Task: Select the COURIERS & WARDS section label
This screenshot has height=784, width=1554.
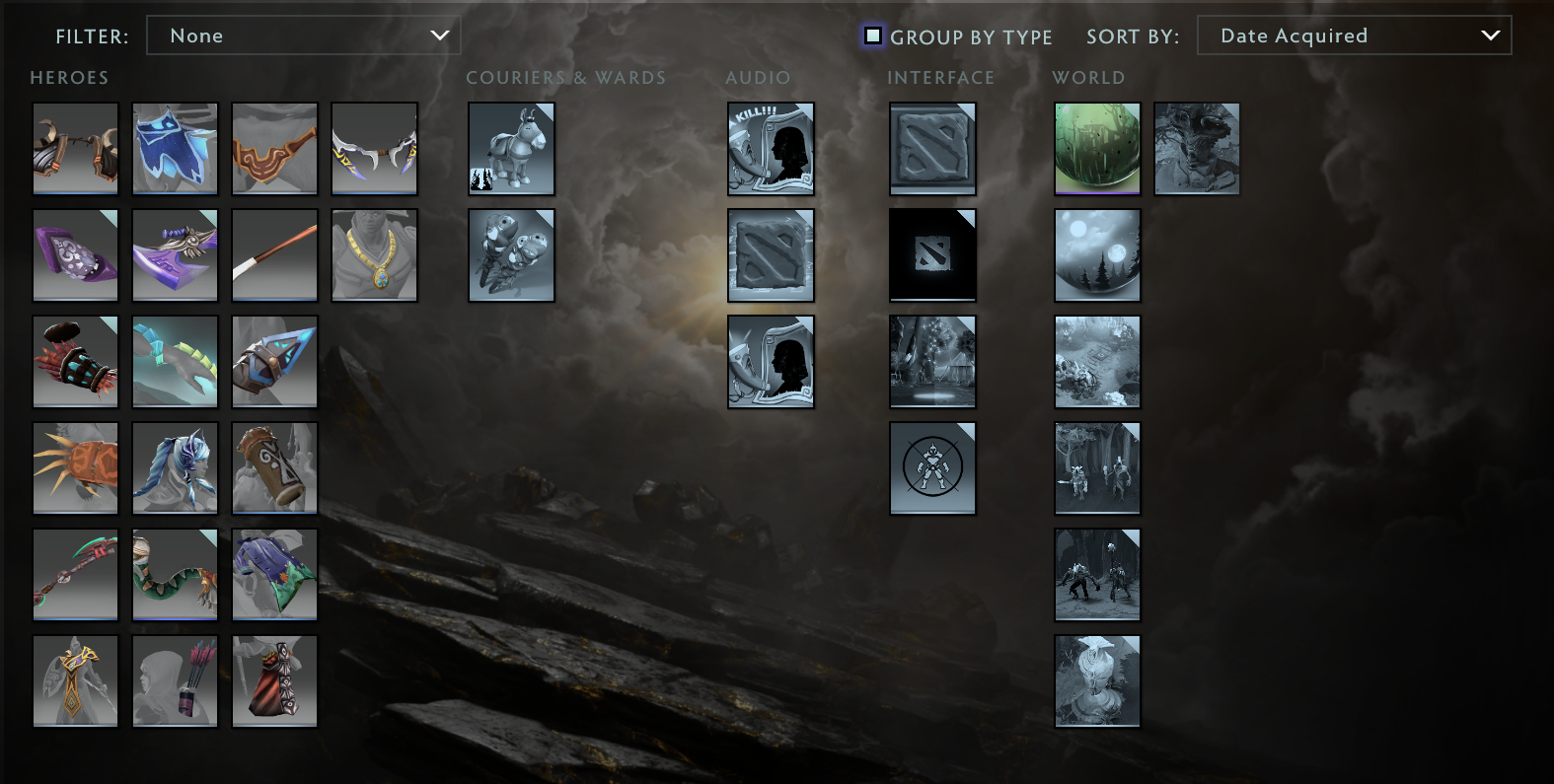Action: tap(567, 77)
